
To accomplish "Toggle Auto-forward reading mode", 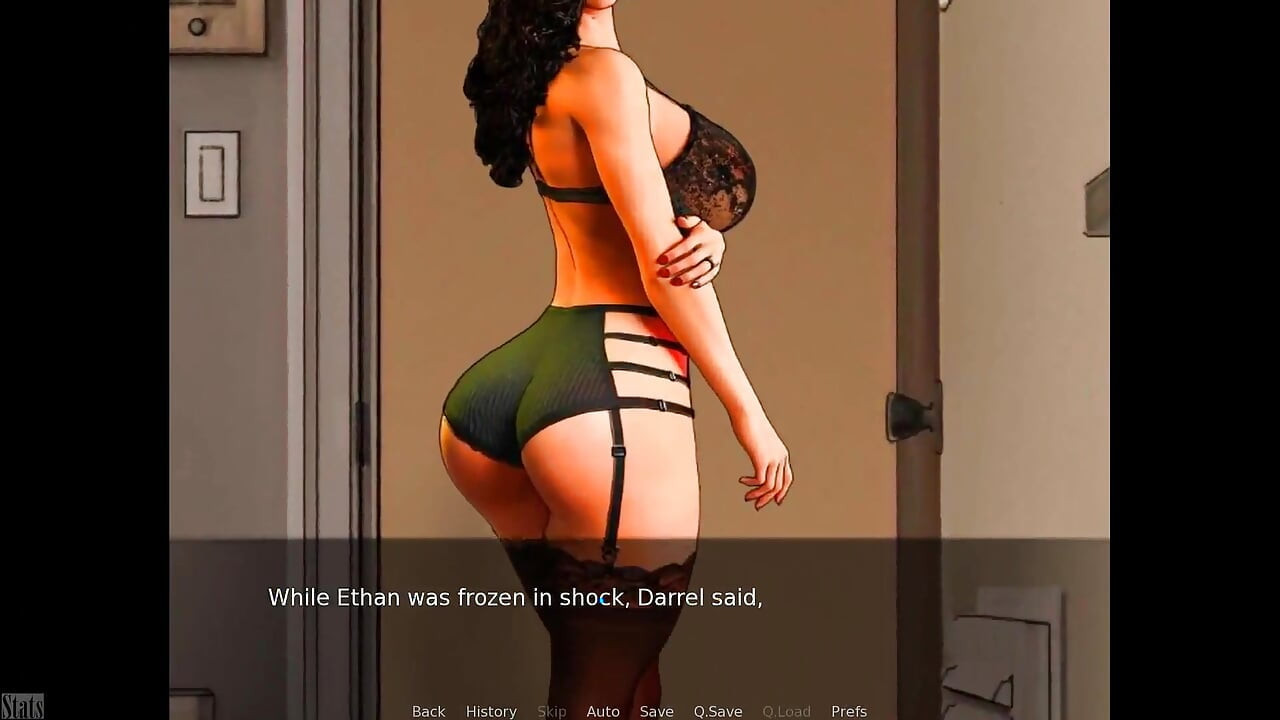I will (x=603, y=710).
